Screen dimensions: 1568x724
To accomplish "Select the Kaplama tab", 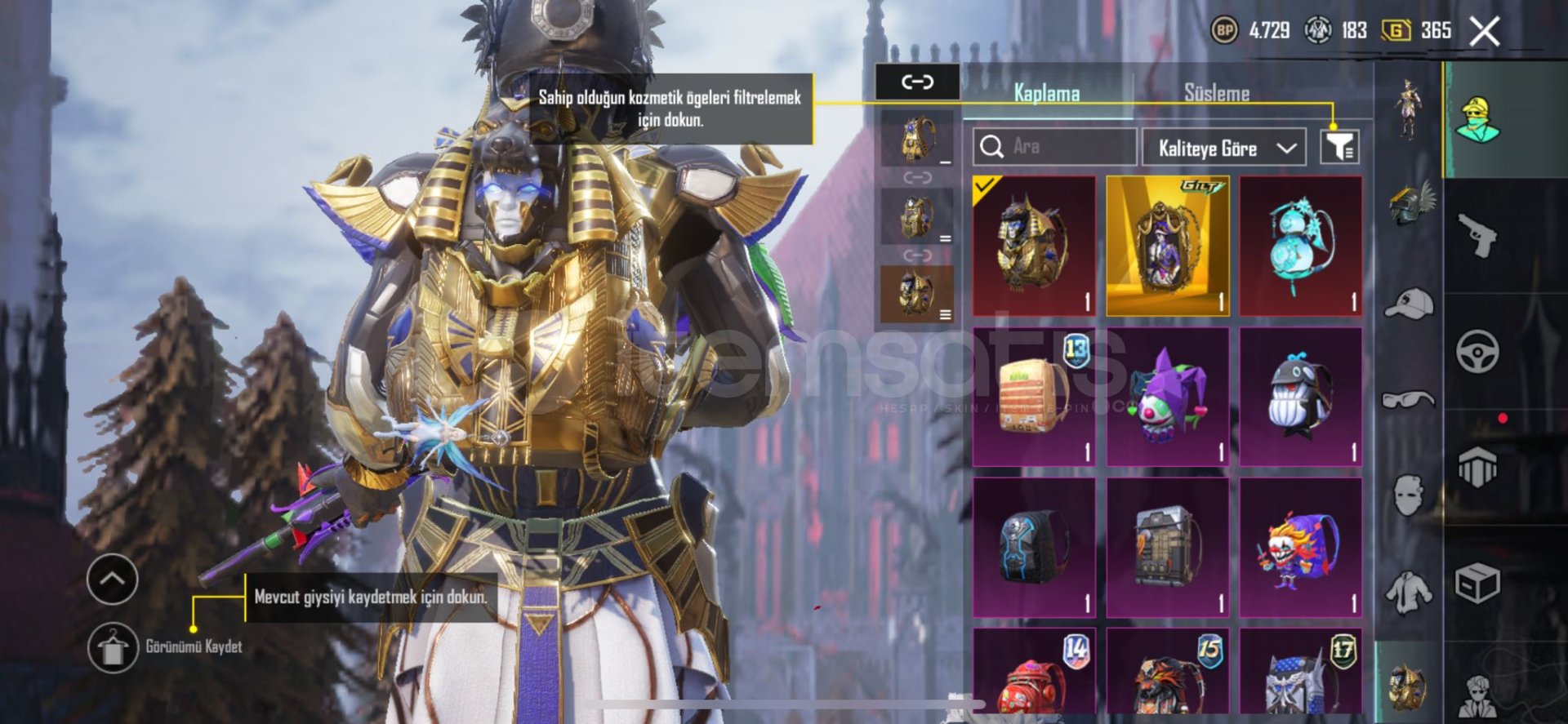I will [x=1046, y=93].
